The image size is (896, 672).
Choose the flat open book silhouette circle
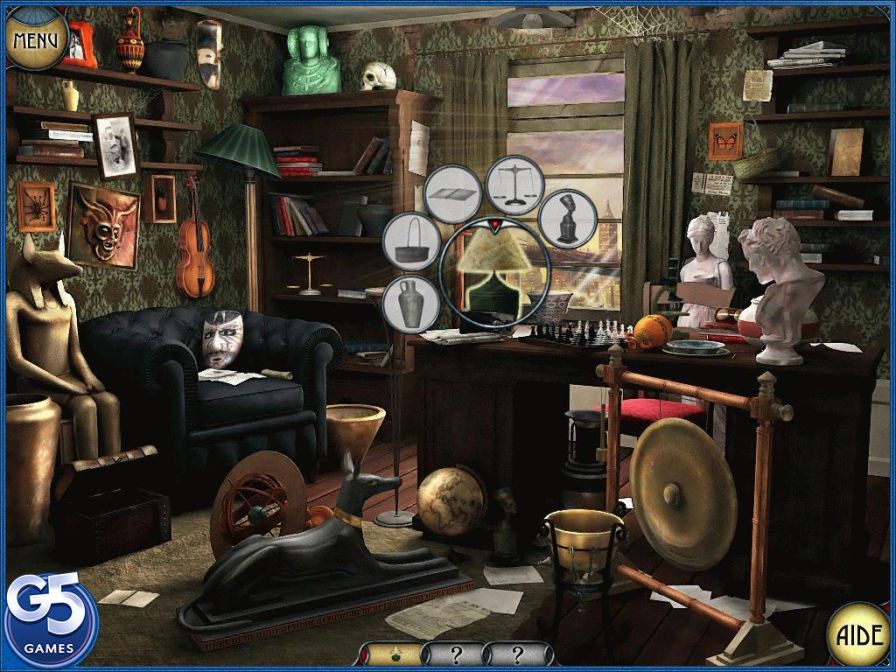453,194
